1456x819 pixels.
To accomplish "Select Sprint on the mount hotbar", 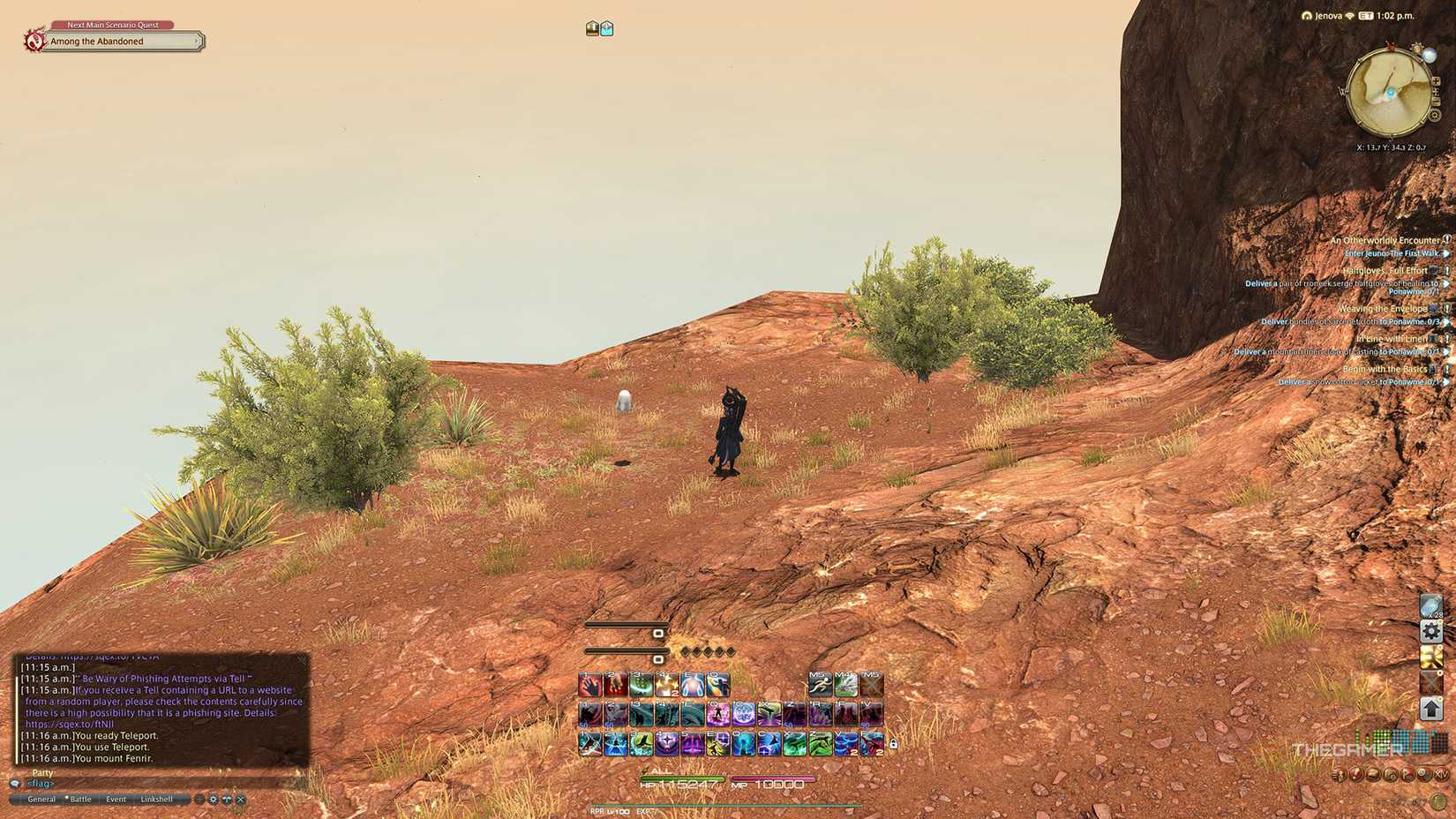I will coord(821,681).
